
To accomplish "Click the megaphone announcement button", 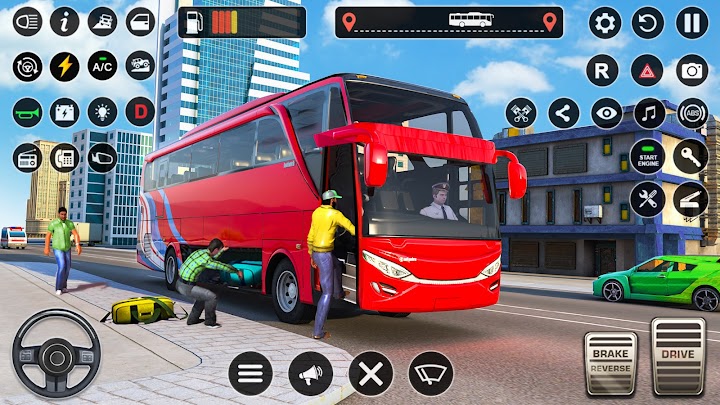I will point(310,374).
